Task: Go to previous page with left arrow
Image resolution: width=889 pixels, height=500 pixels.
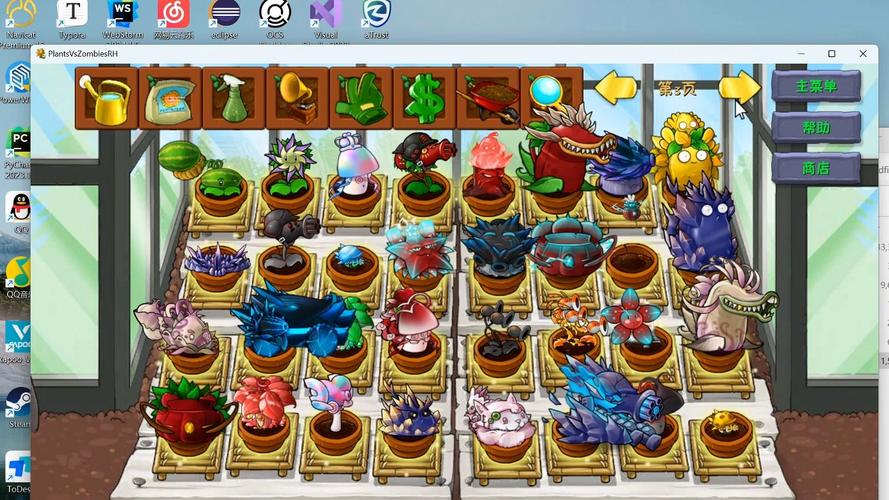Action: click(x=616, y=88)
